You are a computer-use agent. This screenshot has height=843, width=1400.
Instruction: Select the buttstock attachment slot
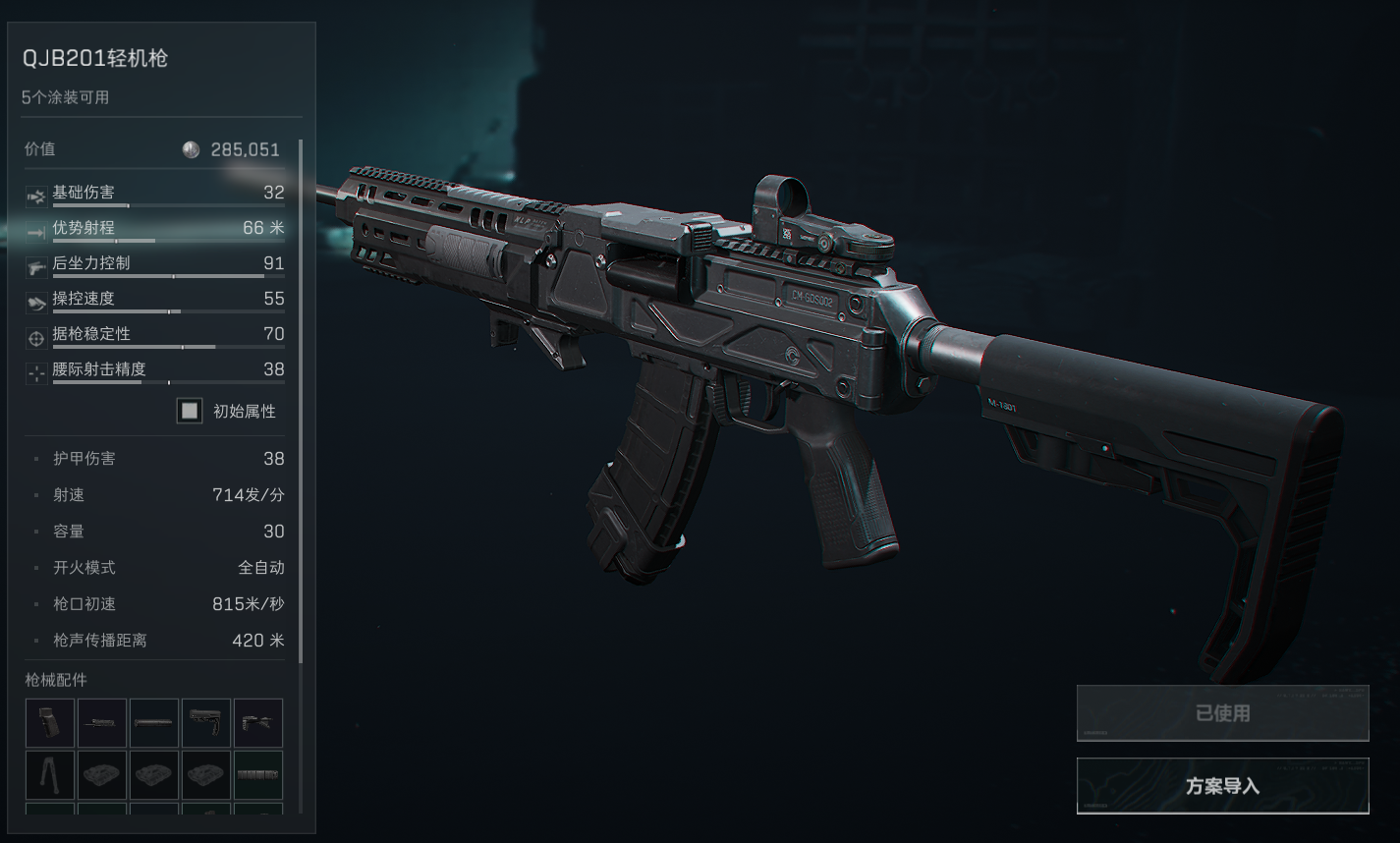[206, 723]
